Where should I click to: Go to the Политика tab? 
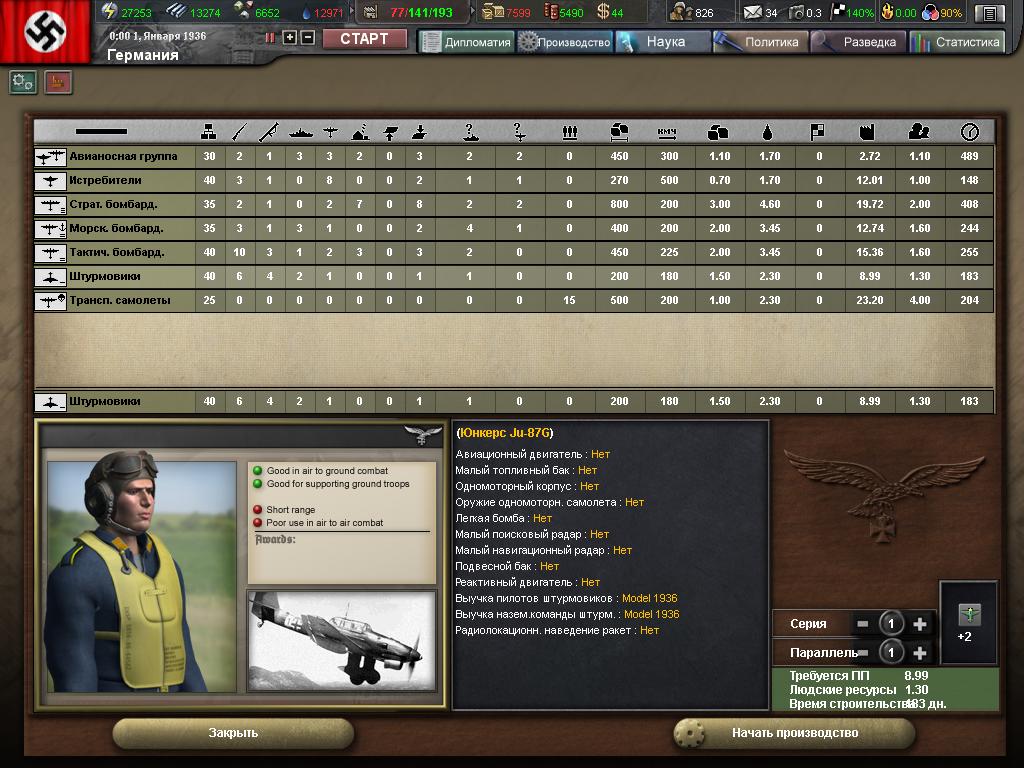click(762, 42)
